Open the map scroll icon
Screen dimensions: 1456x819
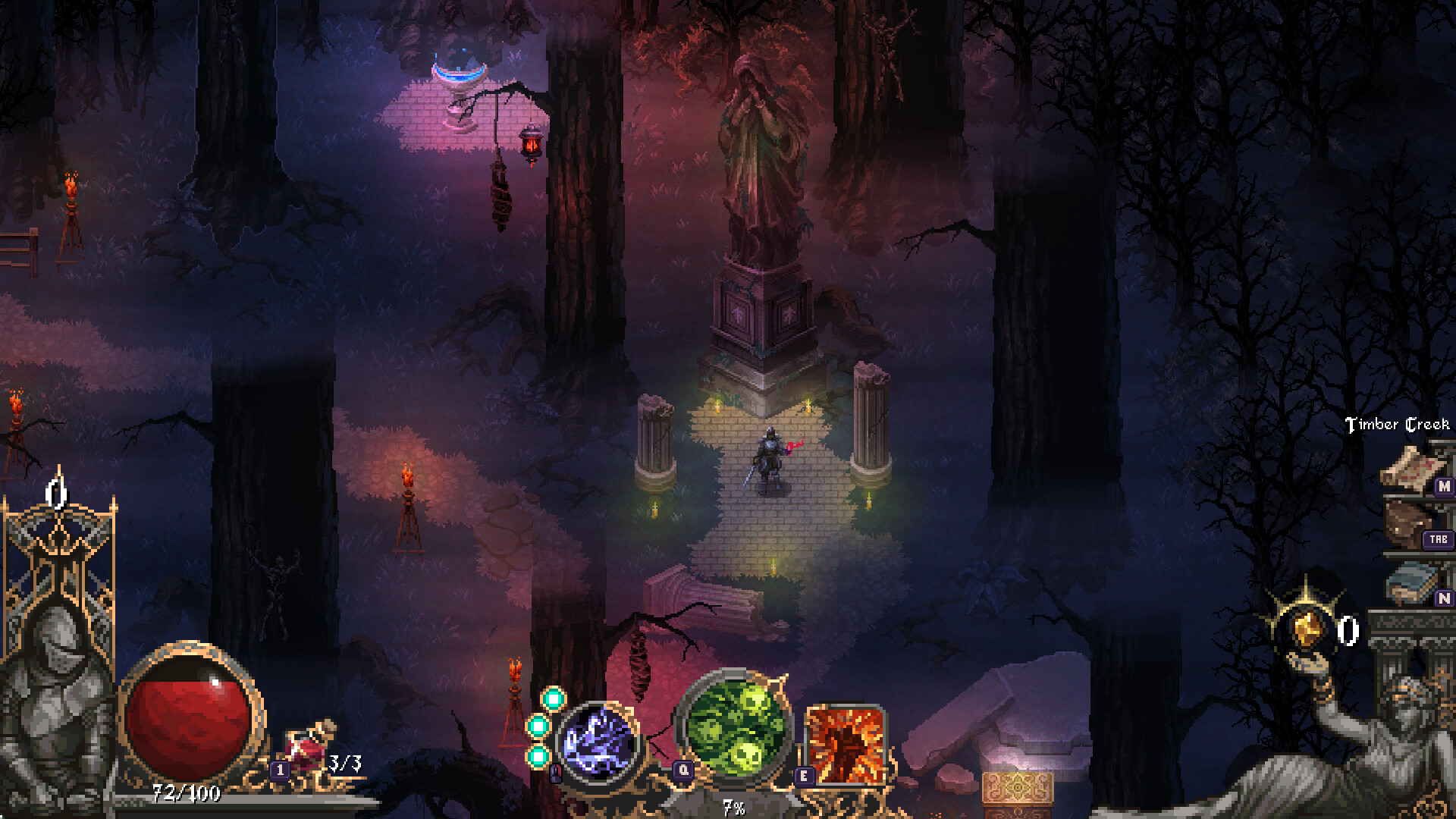(x=1407, y=466)
